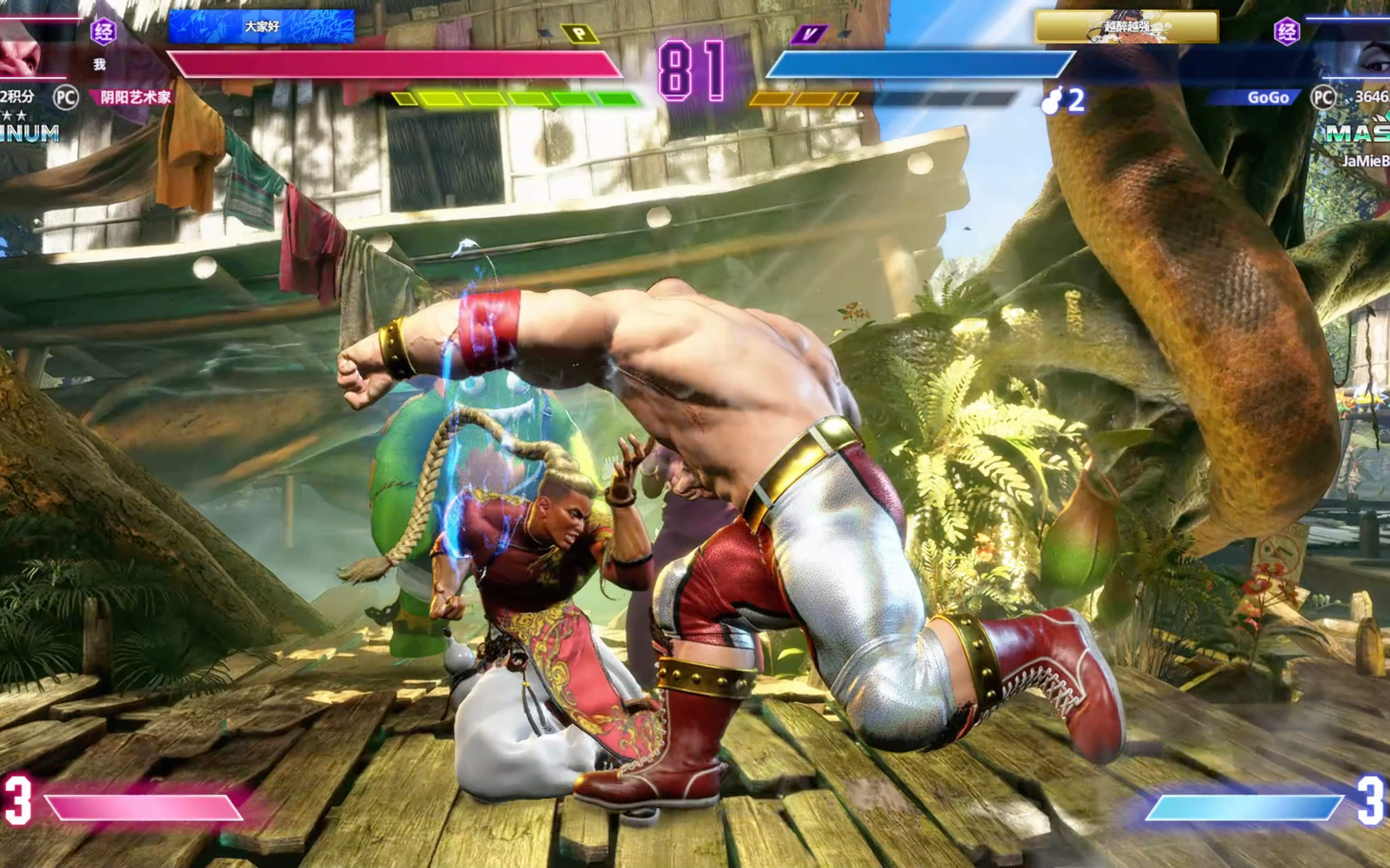Click the yellow "P" control type icon

pos(580,34)
